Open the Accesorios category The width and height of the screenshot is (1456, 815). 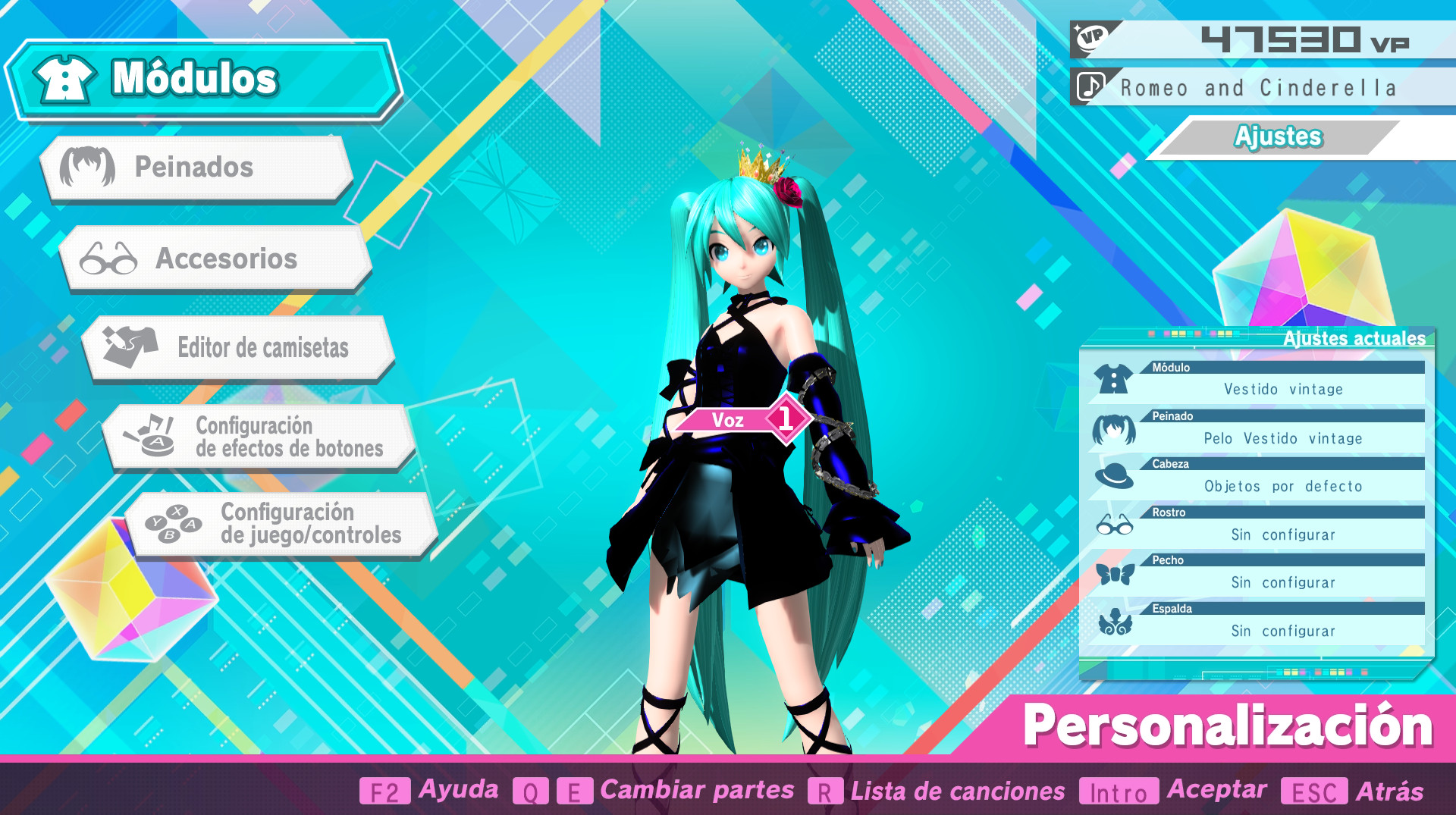(x=220, y=259)
